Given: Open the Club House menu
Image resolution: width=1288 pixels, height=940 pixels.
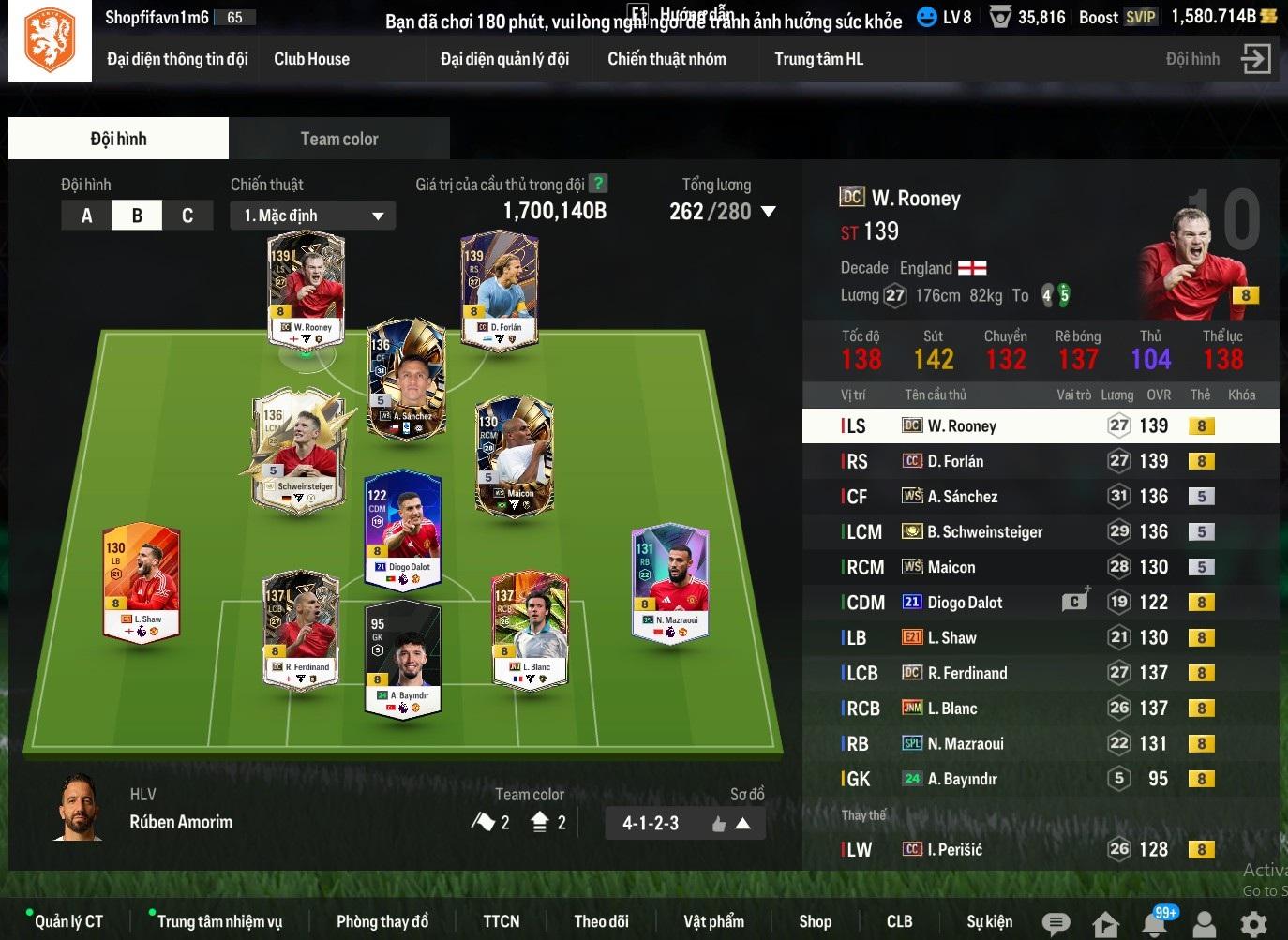Looking at the screenshot, I should click(x=311, y=59).
